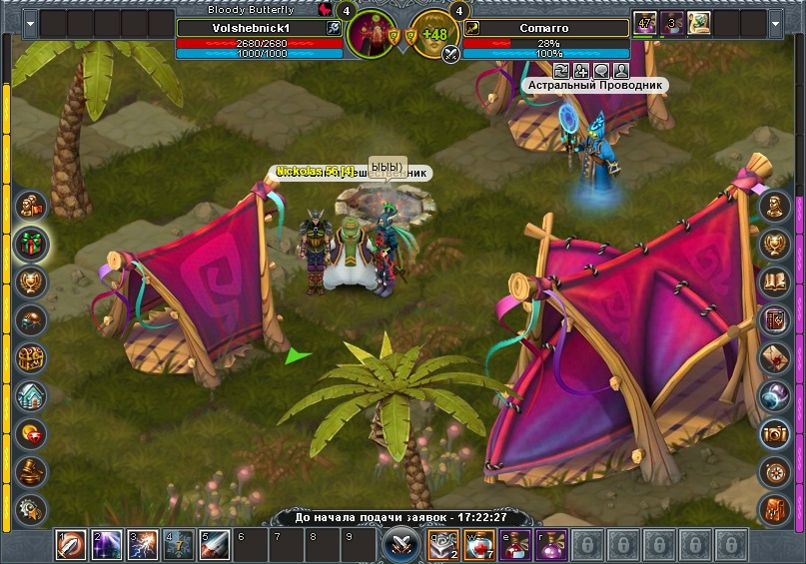Image resolution: width=806 pixels, height=564 pixels.
Task: Open the open book journal icon
Action: coord(775,281)
